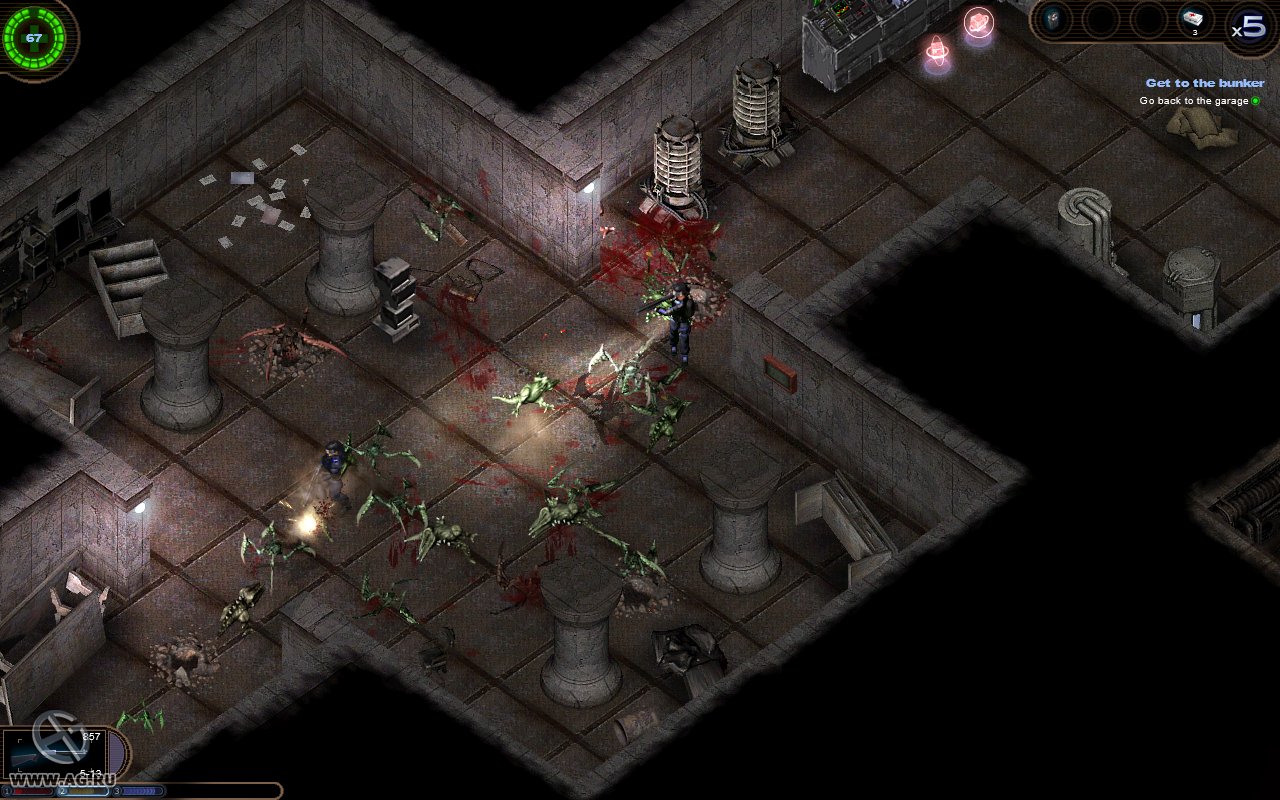1280x800 pixels.
Task: Select weapon slot 1 with the red bar
Action: click(x=31, y=791)
